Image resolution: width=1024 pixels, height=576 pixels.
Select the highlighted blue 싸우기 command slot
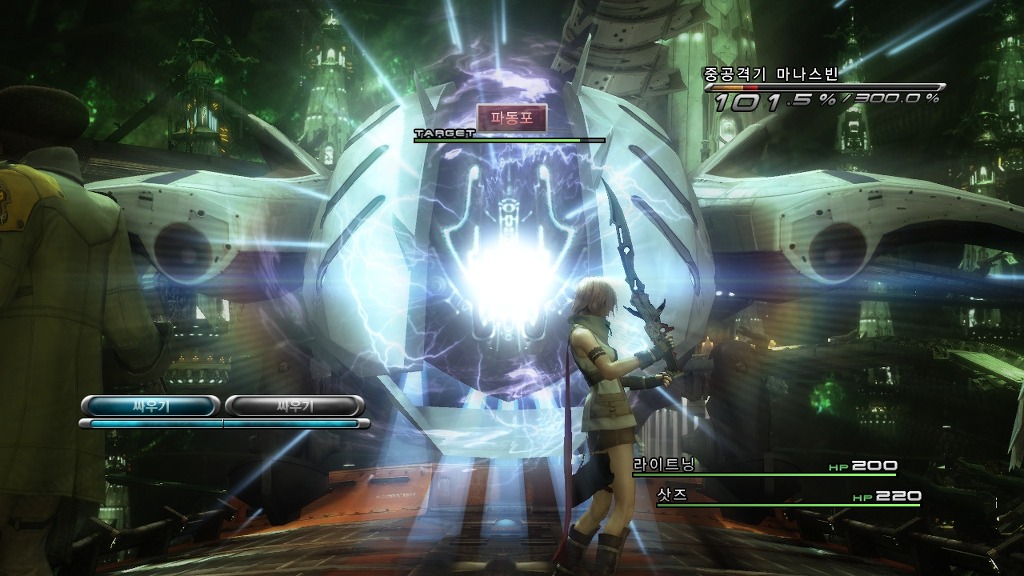(149, 406)
